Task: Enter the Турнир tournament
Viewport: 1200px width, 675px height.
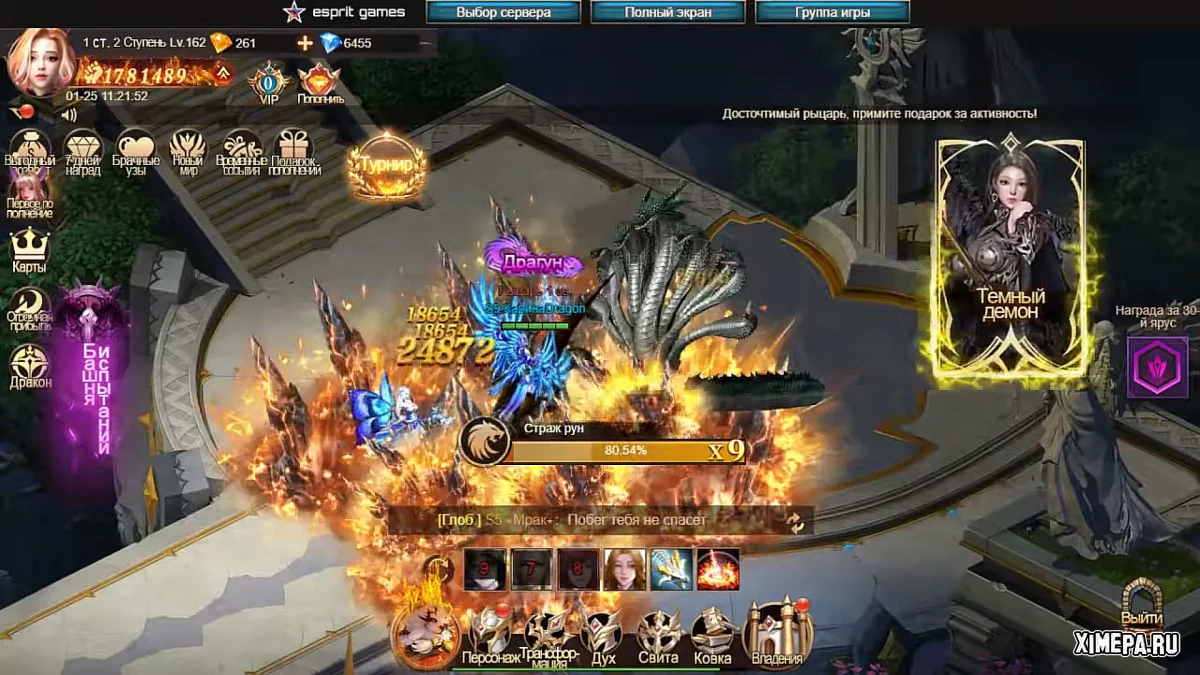Action: coord(386,166)
